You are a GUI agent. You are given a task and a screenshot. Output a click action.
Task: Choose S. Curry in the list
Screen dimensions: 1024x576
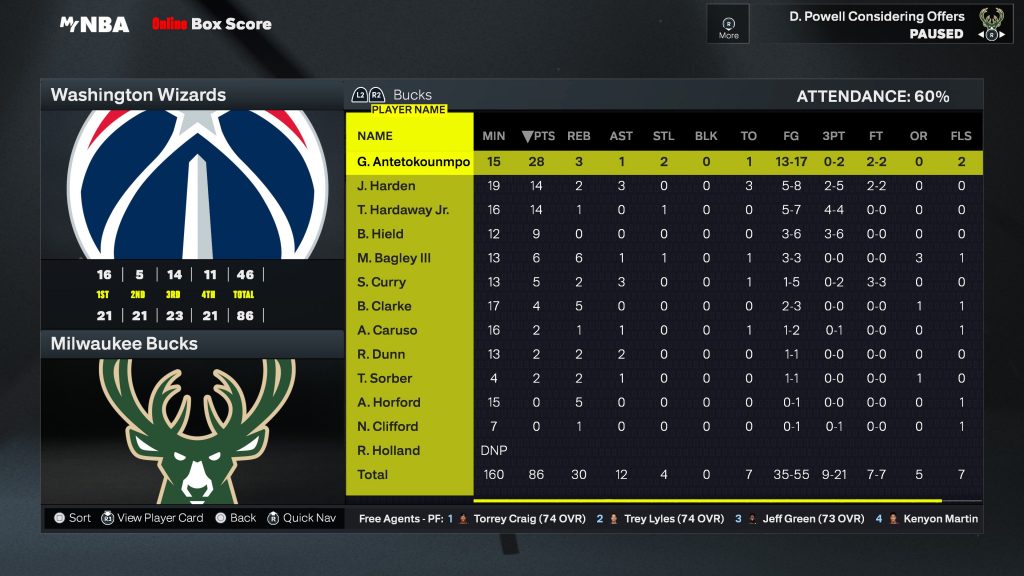[381, 282]
